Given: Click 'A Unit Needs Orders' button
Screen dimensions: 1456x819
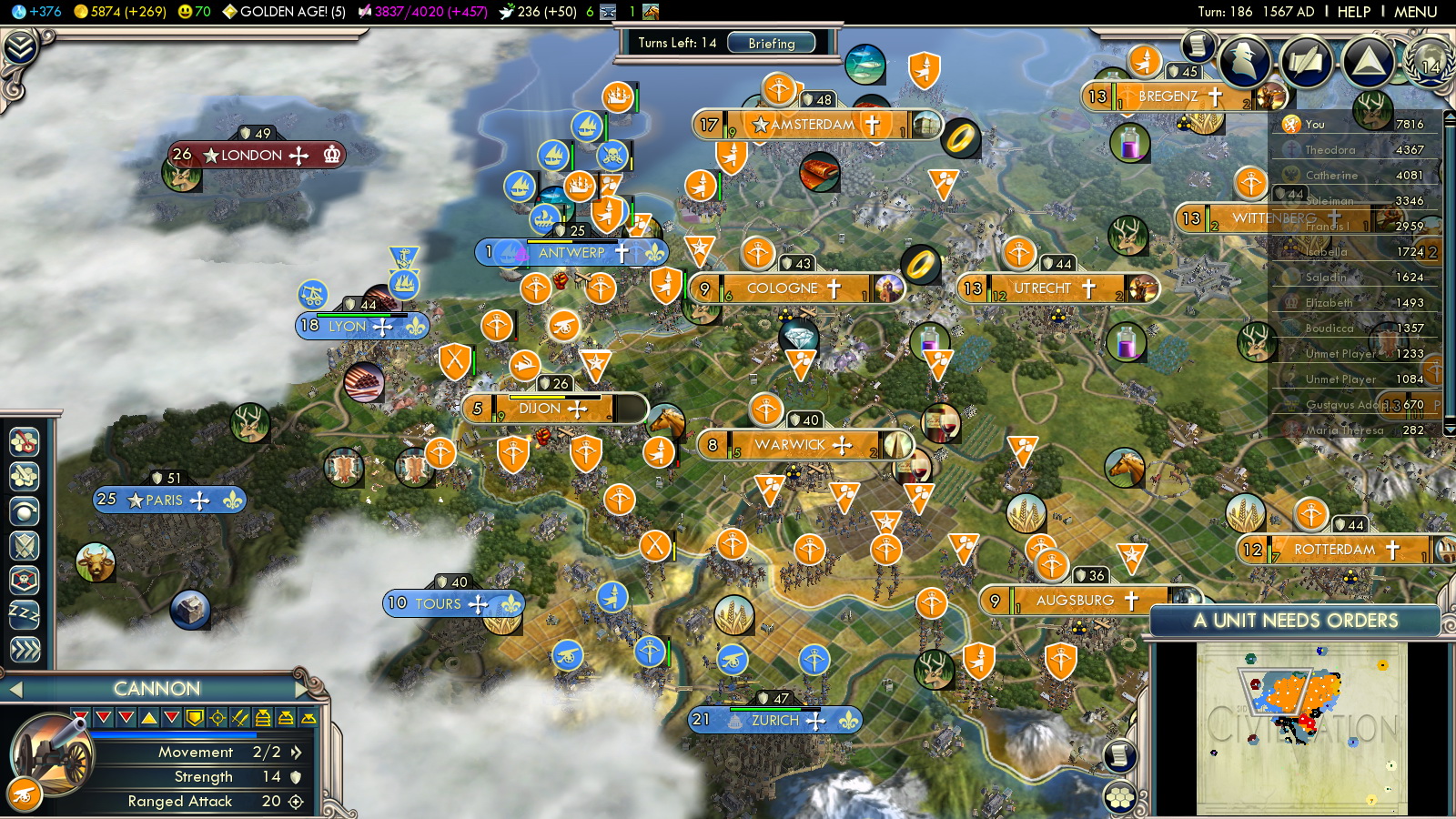Looking at the screenshot, I should [1295, 621].
